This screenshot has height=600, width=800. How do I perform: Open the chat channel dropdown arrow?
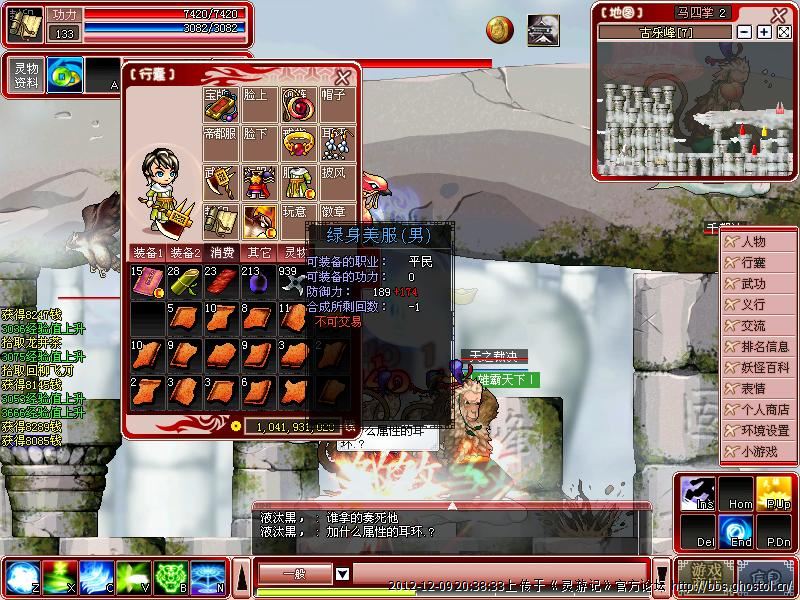pyautogui.click(x=342, y=574)
